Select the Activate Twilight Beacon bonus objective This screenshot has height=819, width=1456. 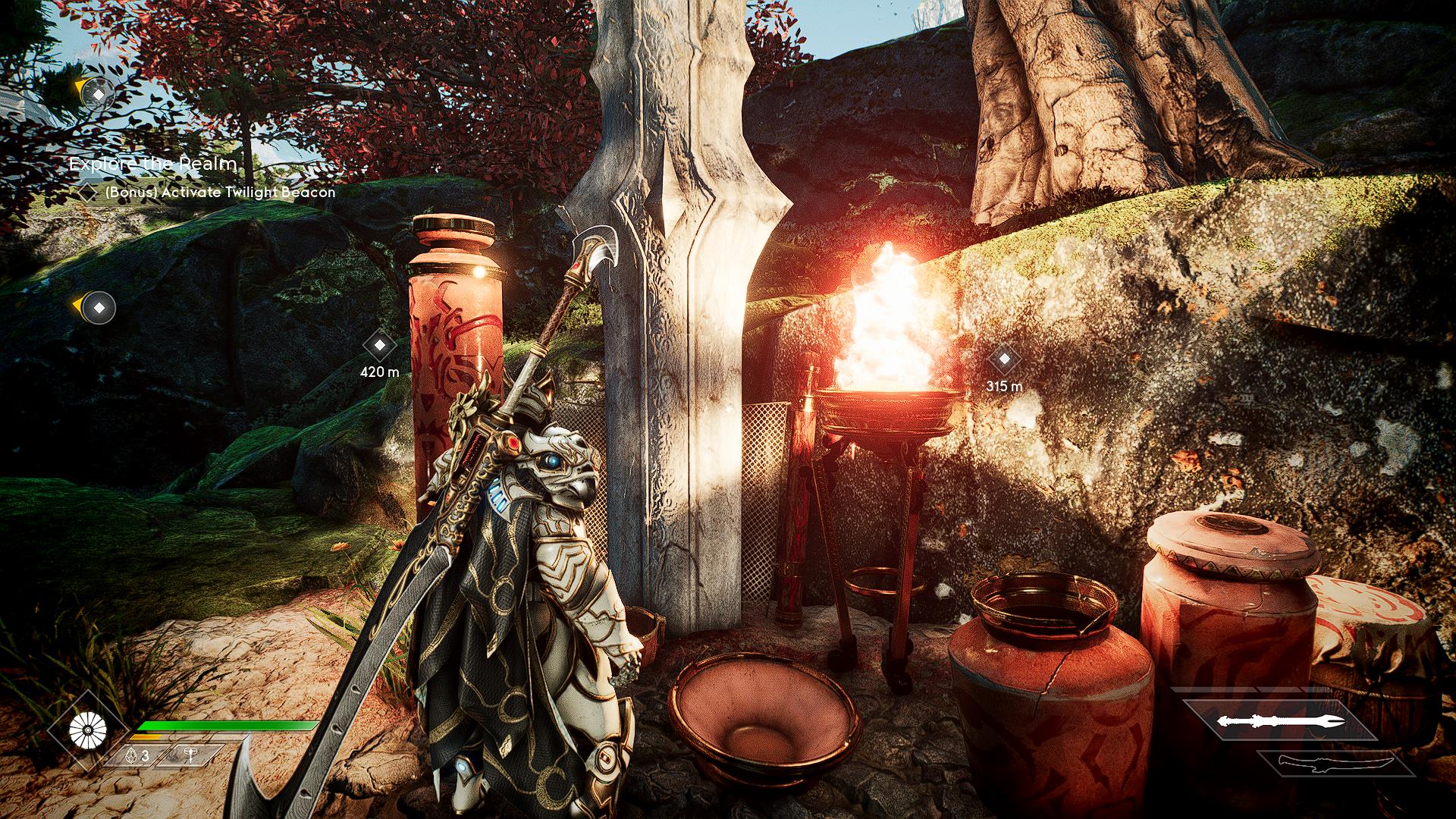point(219,193)
